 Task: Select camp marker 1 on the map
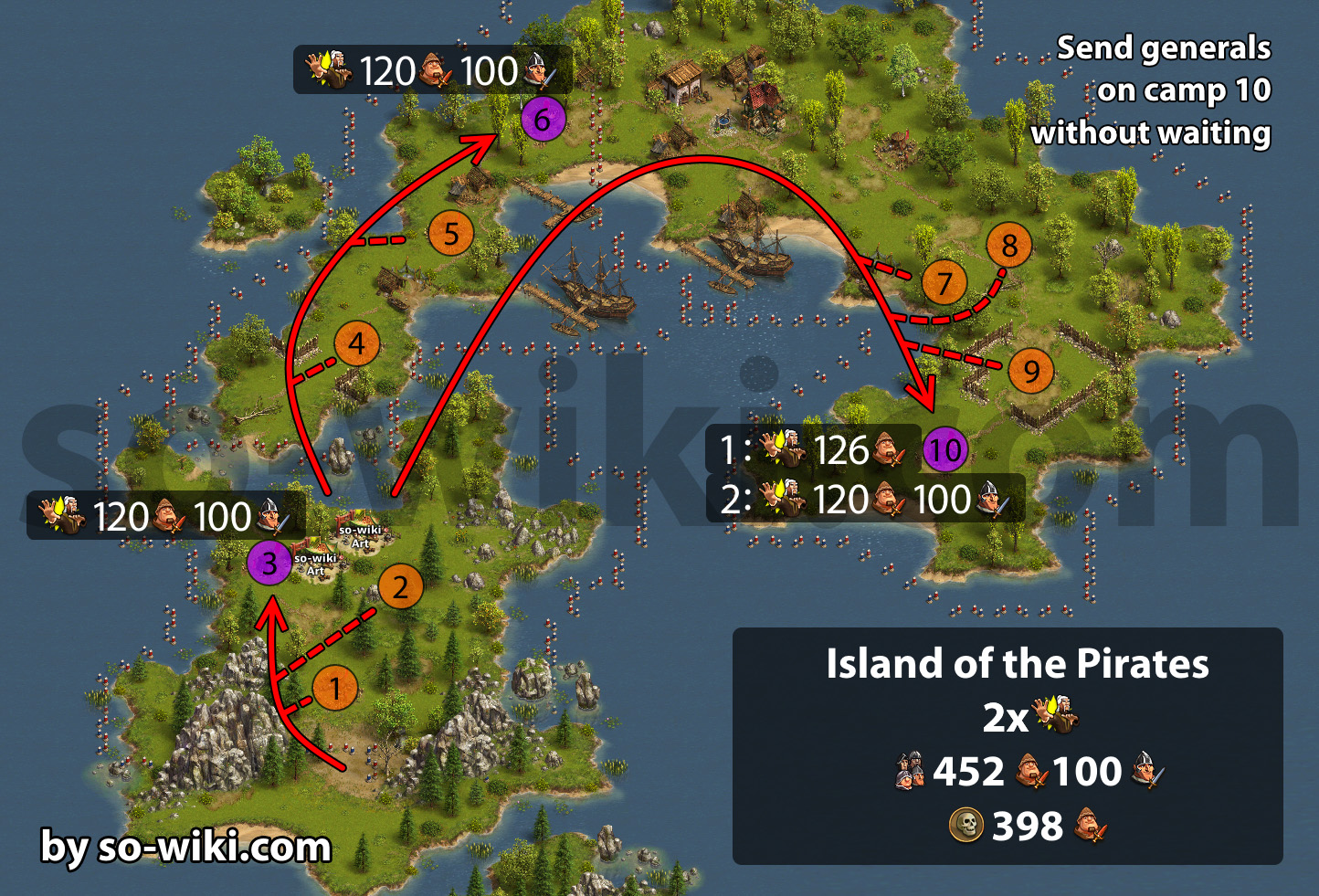coord(335,689)
